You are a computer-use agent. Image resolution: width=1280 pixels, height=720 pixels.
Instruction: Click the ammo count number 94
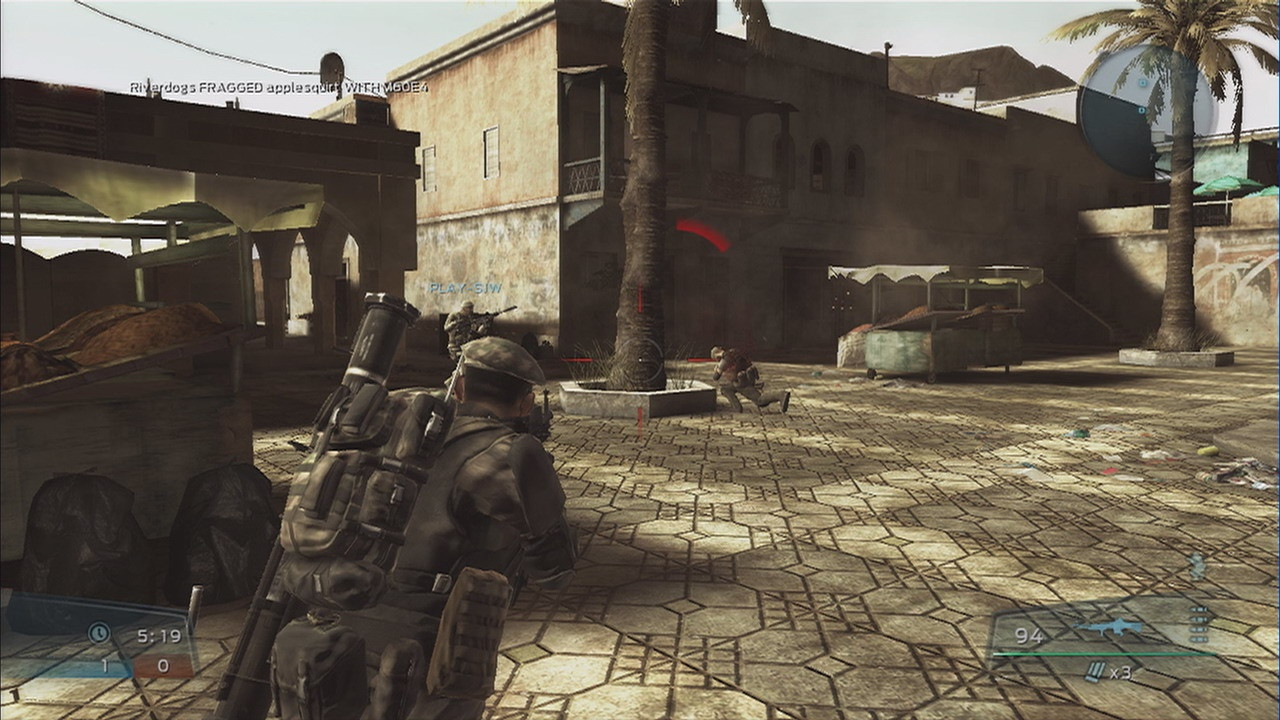pyautogui.click(x=1029, y=637)
